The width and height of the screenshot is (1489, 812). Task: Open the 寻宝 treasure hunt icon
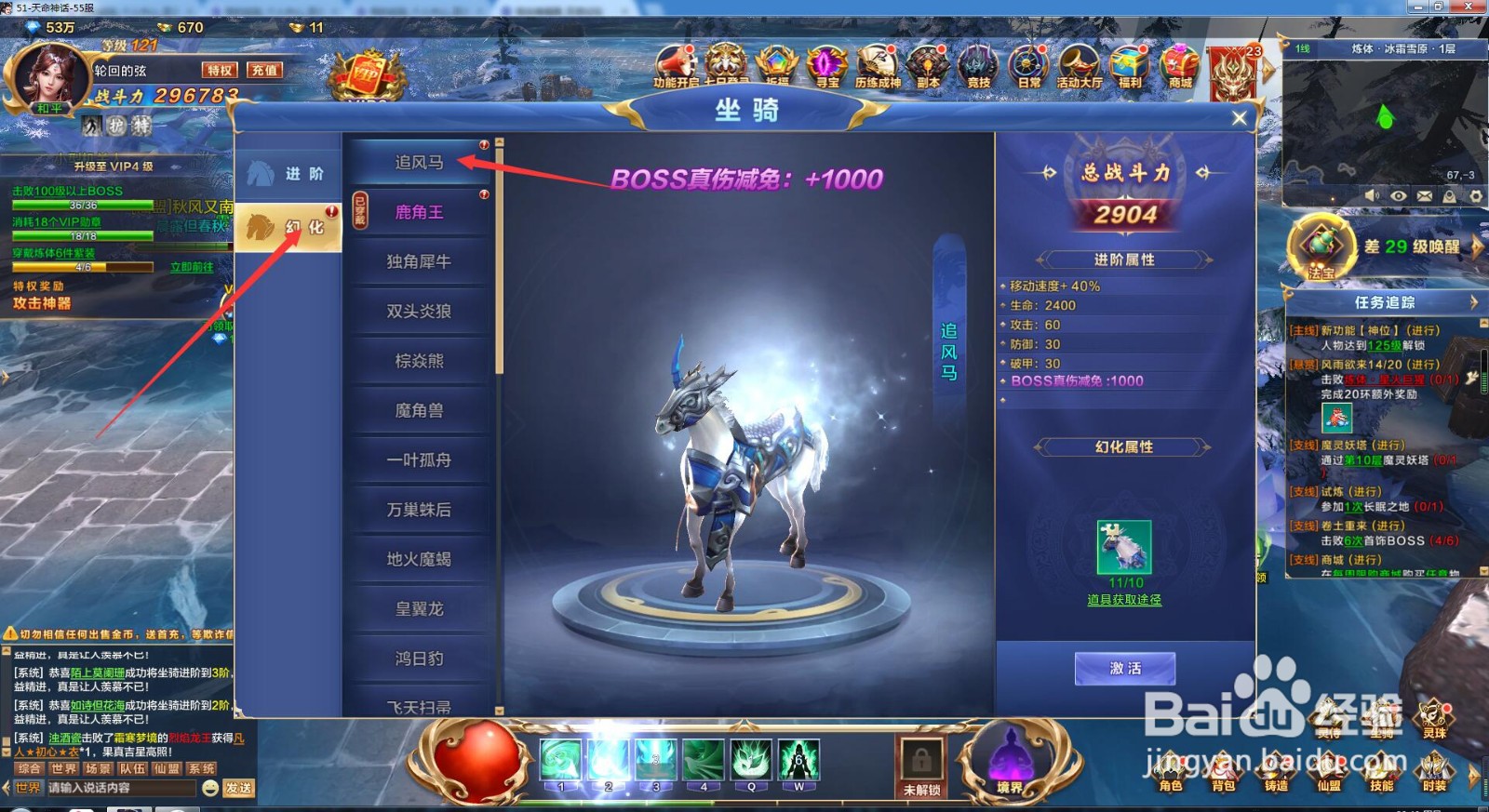pos(825,65)
